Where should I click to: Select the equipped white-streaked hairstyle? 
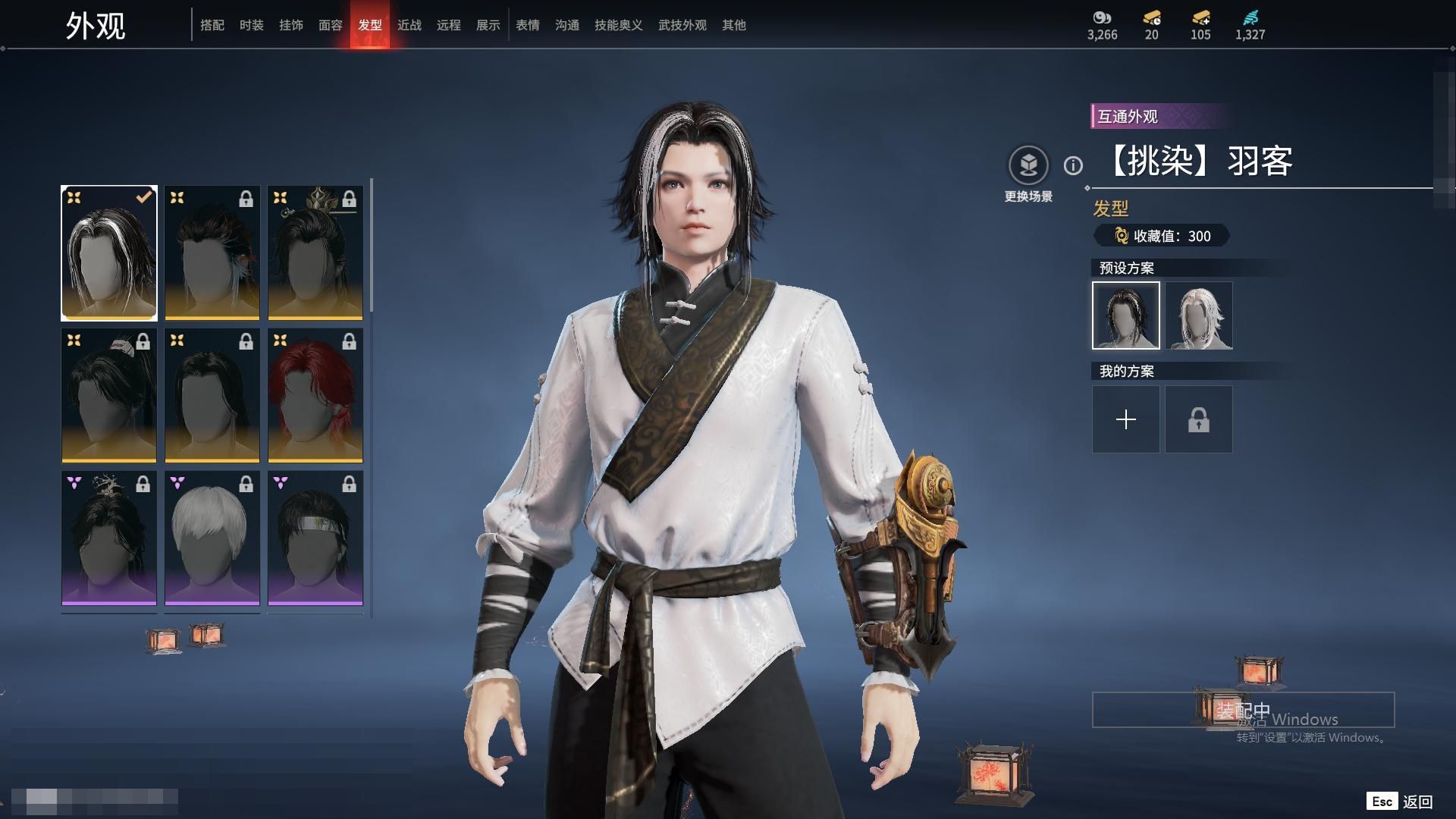pos(109,253)
